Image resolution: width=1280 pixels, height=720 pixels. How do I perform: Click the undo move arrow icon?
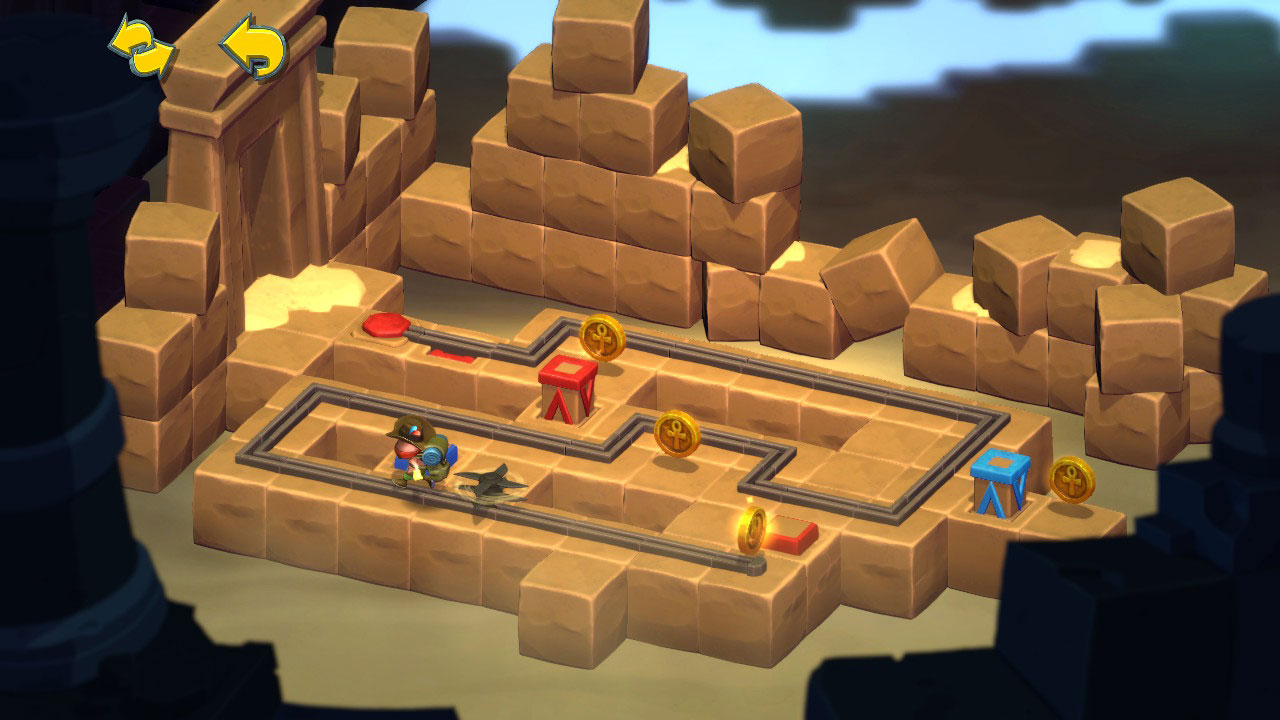[250, 38]
